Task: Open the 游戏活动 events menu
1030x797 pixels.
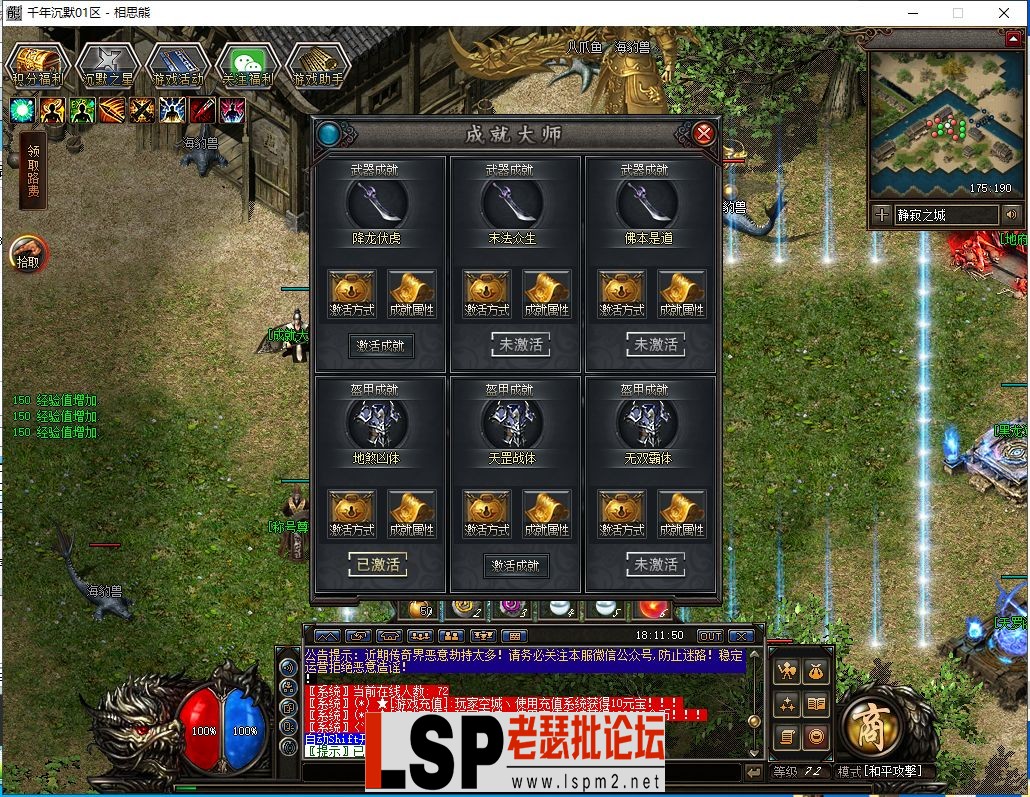Action: click(x=177, y=65)
